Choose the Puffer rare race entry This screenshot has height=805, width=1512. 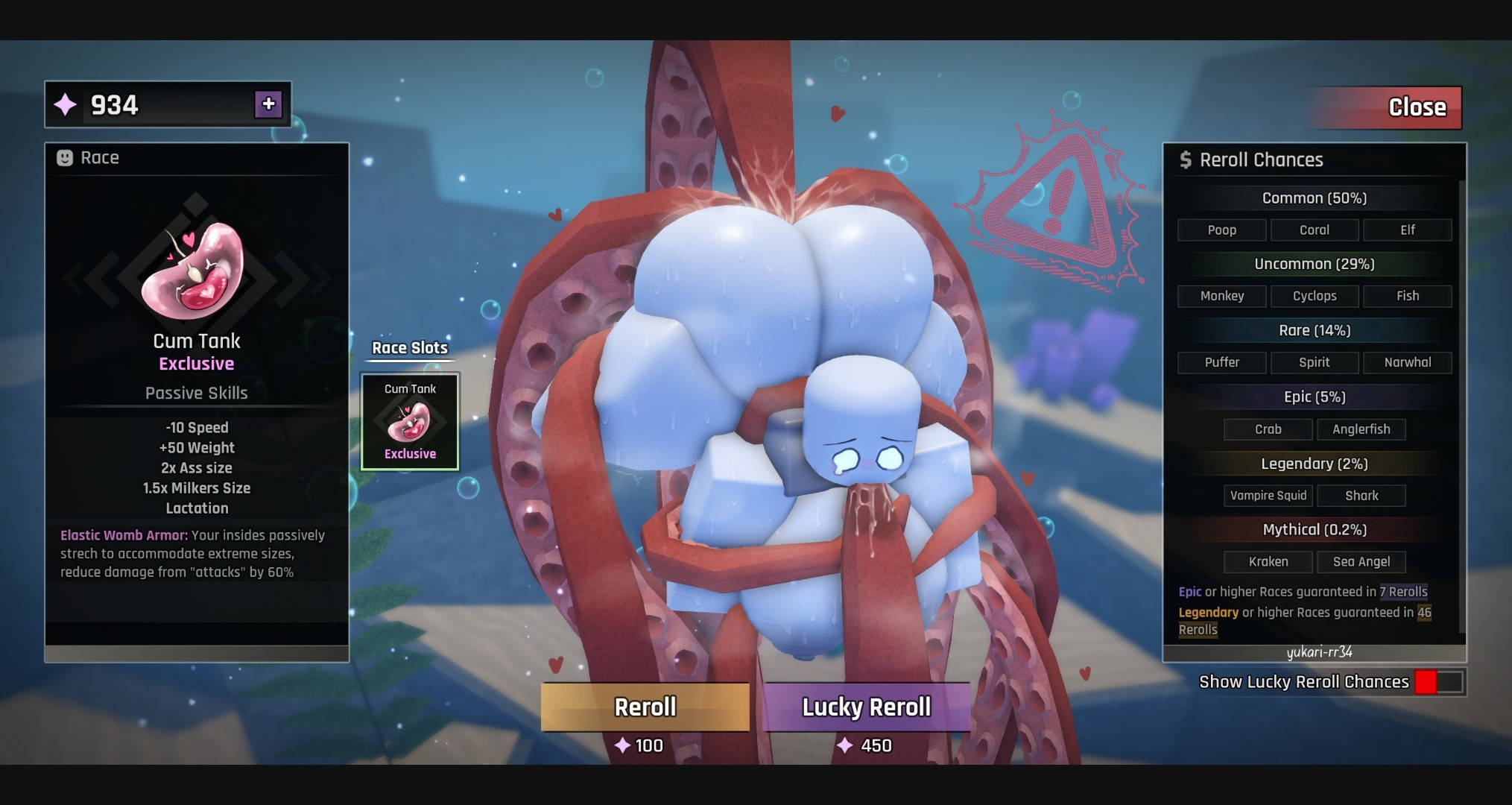[x=1222, y=363]
